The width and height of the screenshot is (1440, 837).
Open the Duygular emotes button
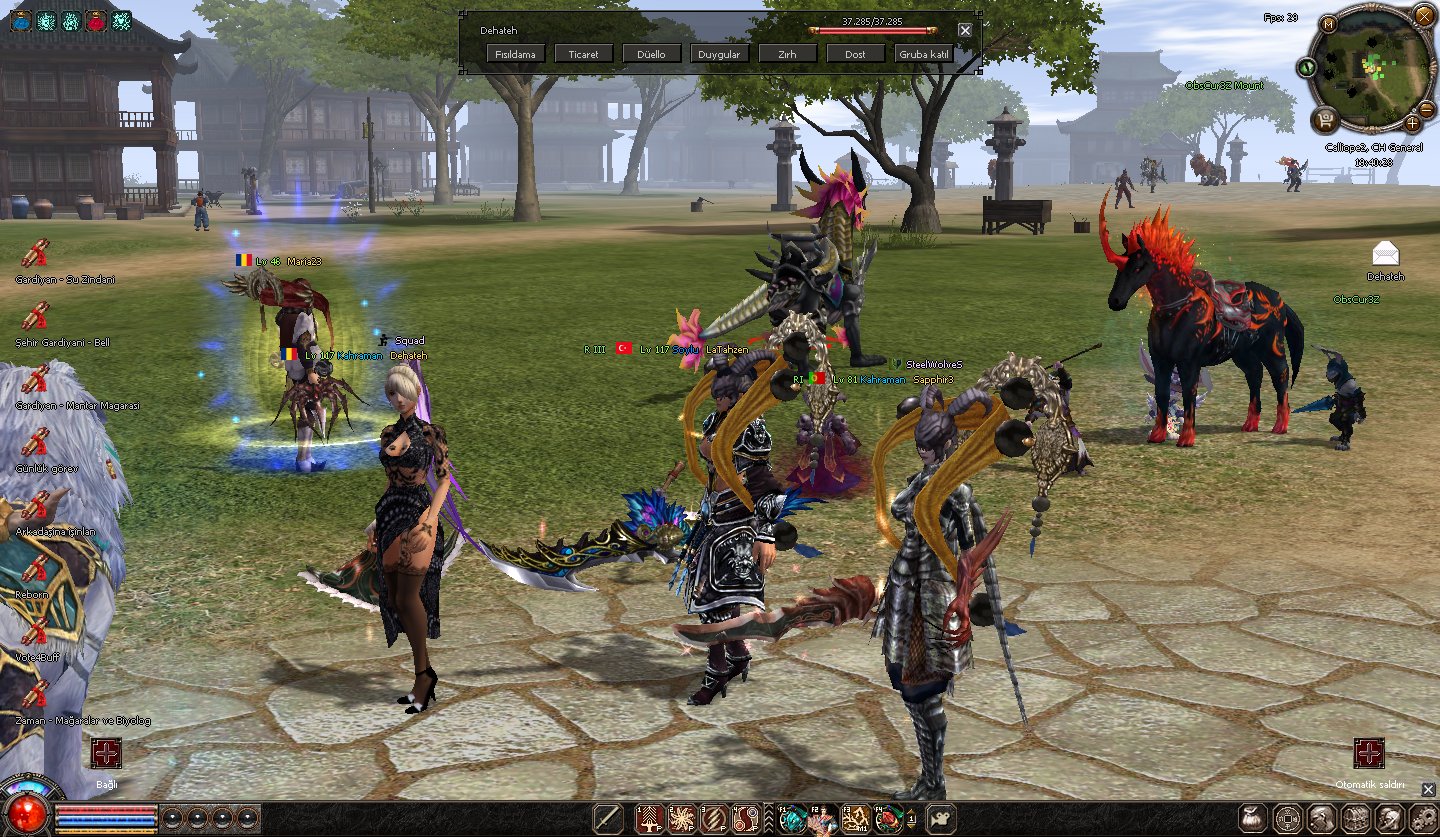point(719,54)
